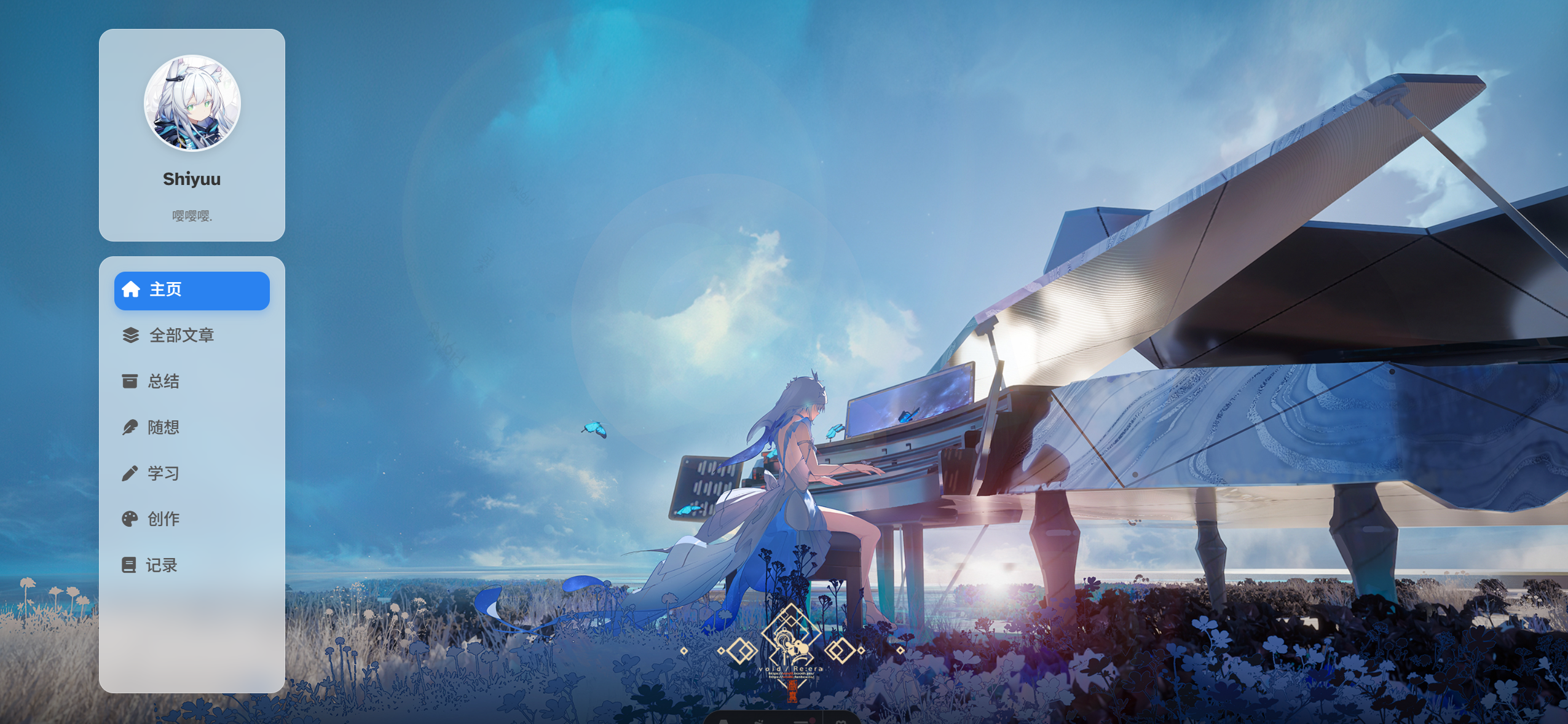1568x724 pixels.
Task: Click the Shiyuu profile avatar
Action: [x=192, y=103]
